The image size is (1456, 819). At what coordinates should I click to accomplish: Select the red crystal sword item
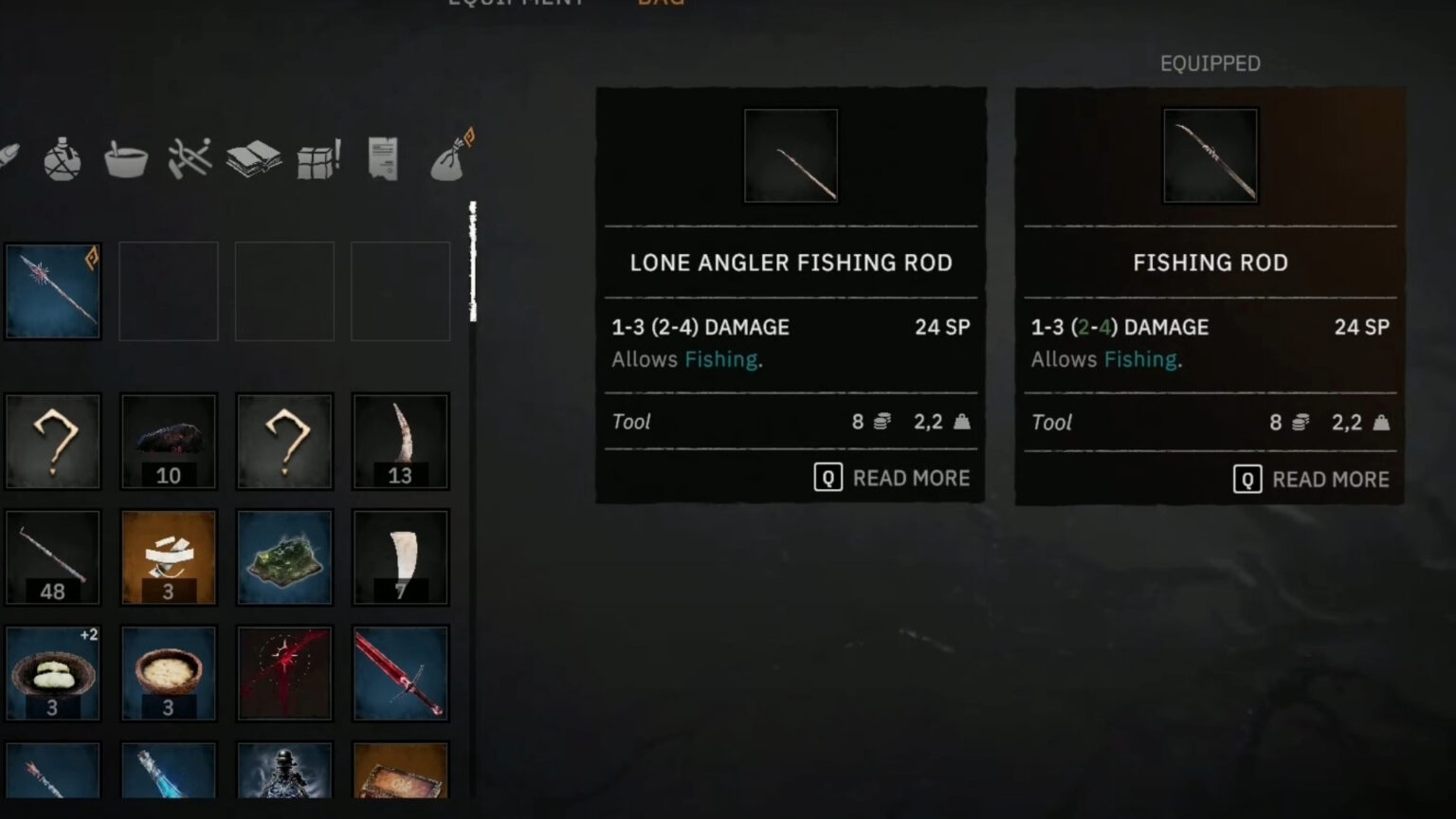400,673
